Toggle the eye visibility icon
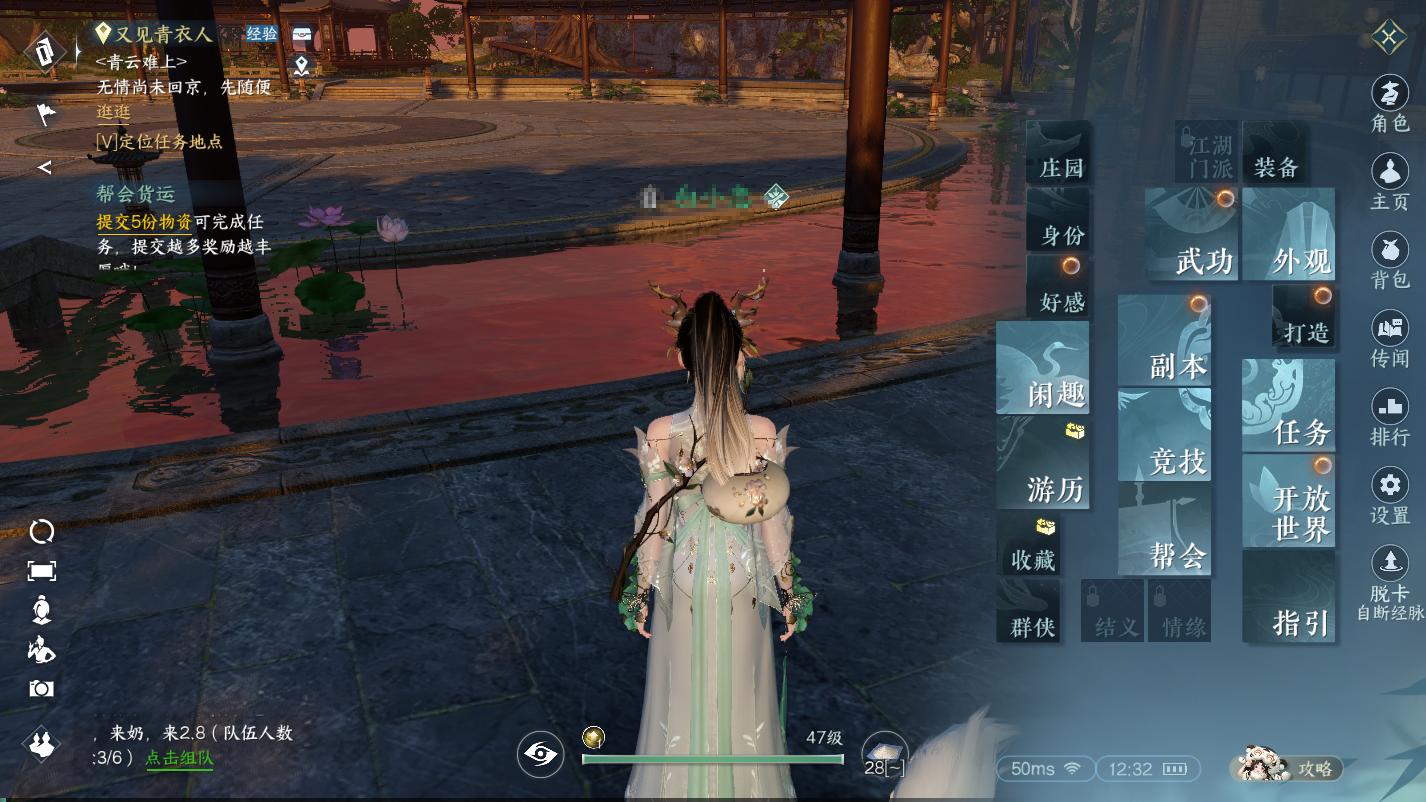The image size is (1426, 802). pyautogui.click(x=541, y=754)
